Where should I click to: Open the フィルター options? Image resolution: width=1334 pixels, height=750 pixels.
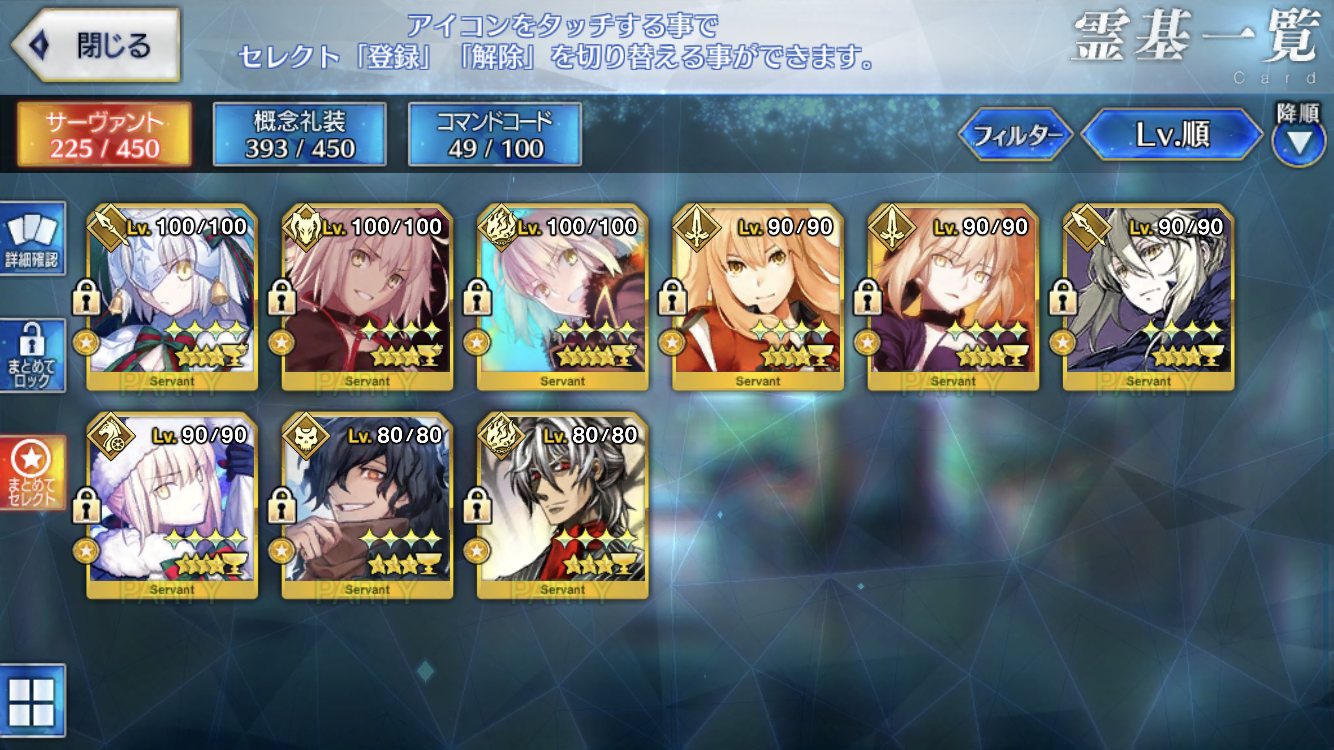point(1016,135)
